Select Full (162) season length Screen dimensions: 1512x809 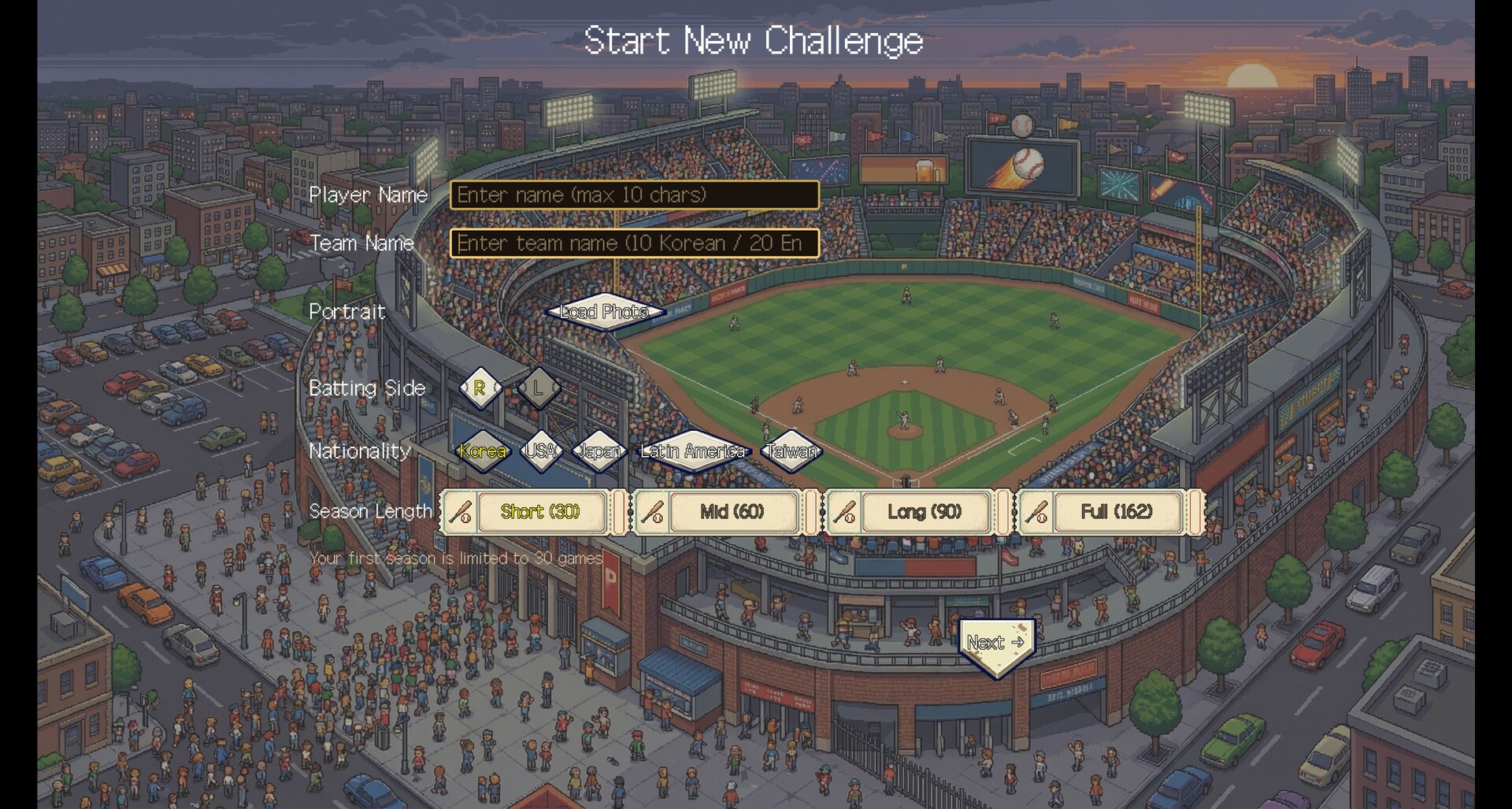point(1116,512)
